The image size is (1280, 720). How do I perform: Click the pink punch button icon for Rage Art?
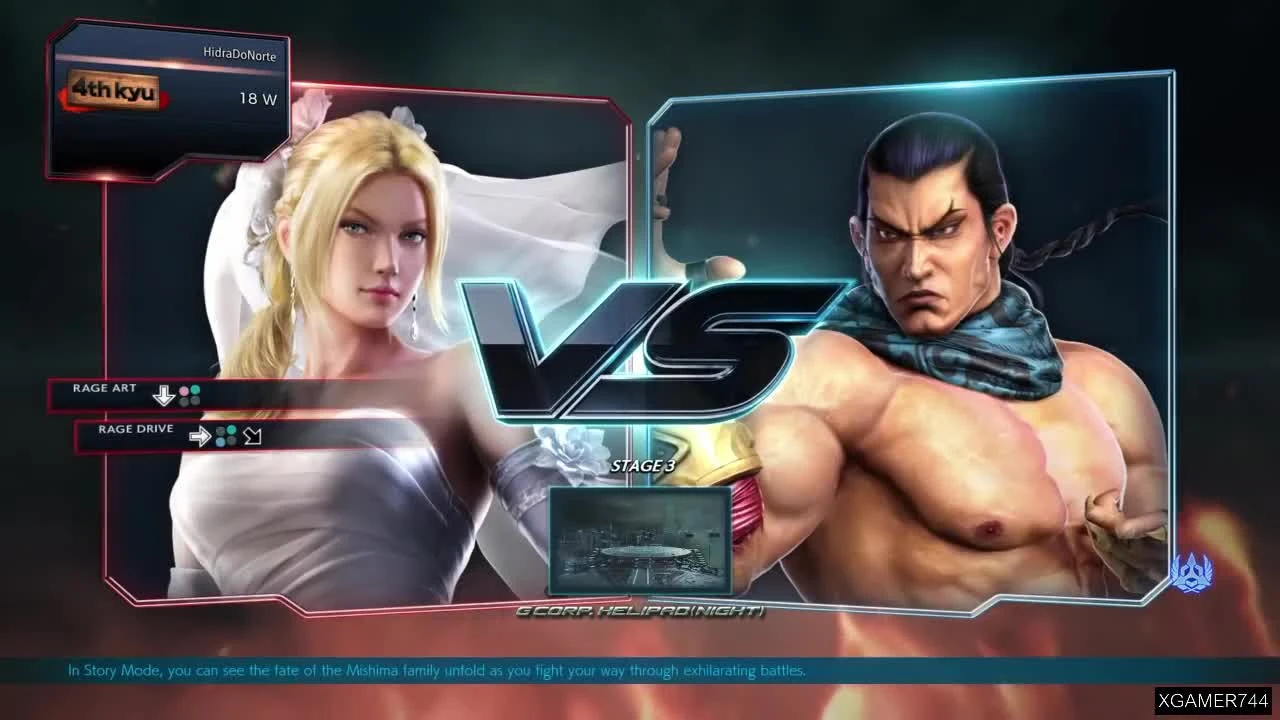point(184,391)
